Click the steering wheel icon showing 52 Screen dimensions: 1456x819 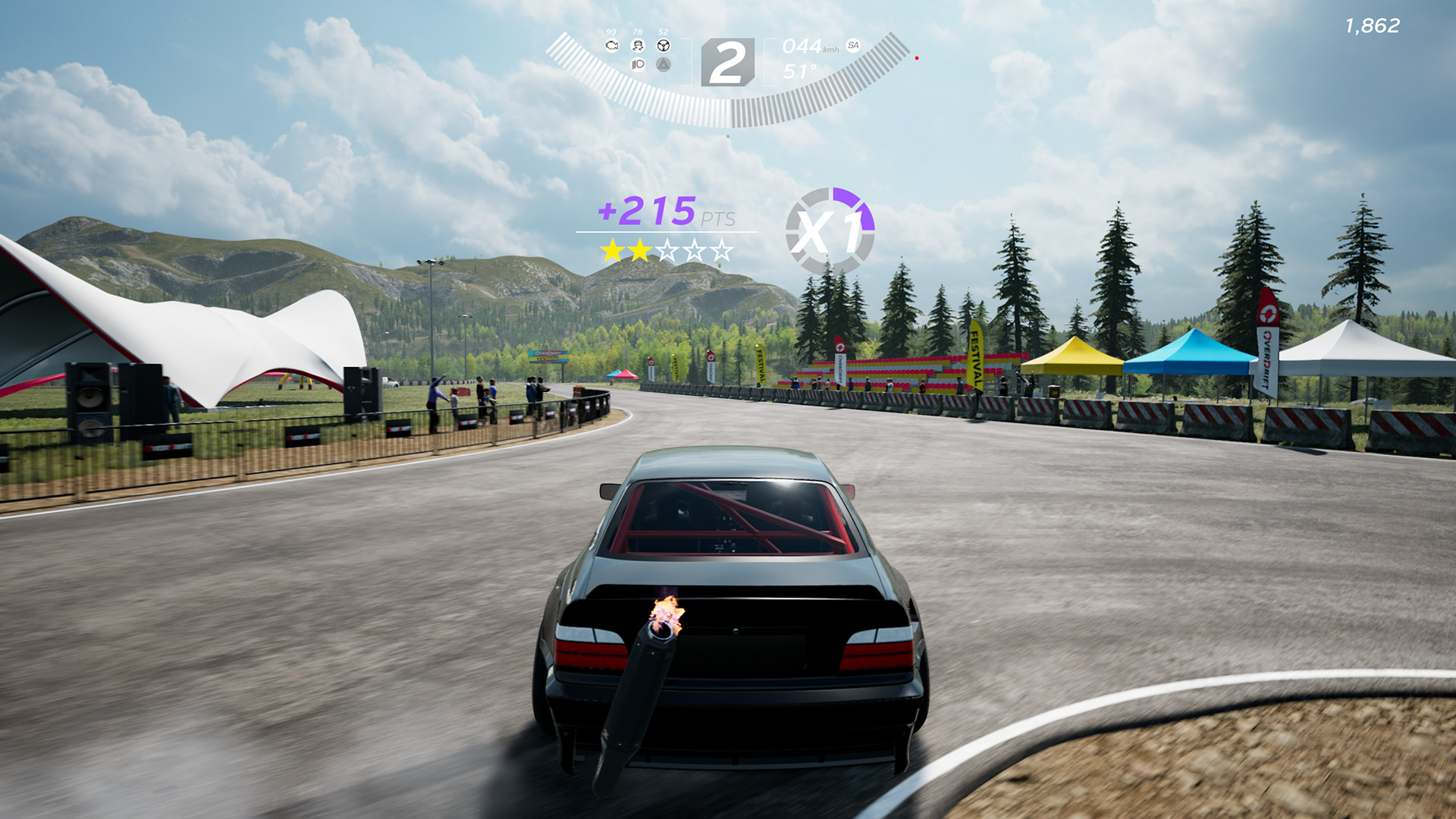tap(664, 46)
